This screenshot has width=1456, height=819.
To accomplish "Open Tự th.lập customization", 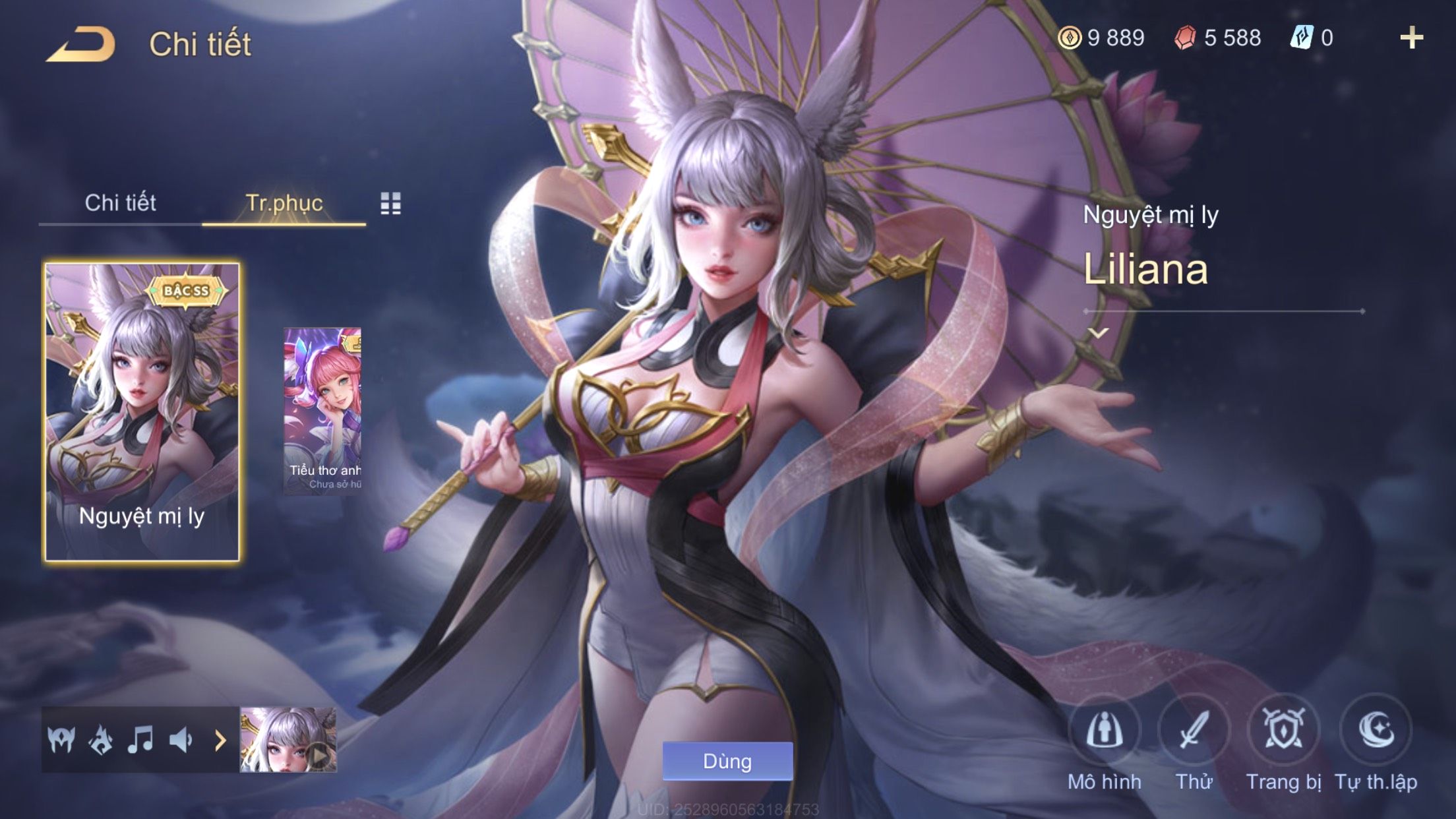I will (1376, 731).
